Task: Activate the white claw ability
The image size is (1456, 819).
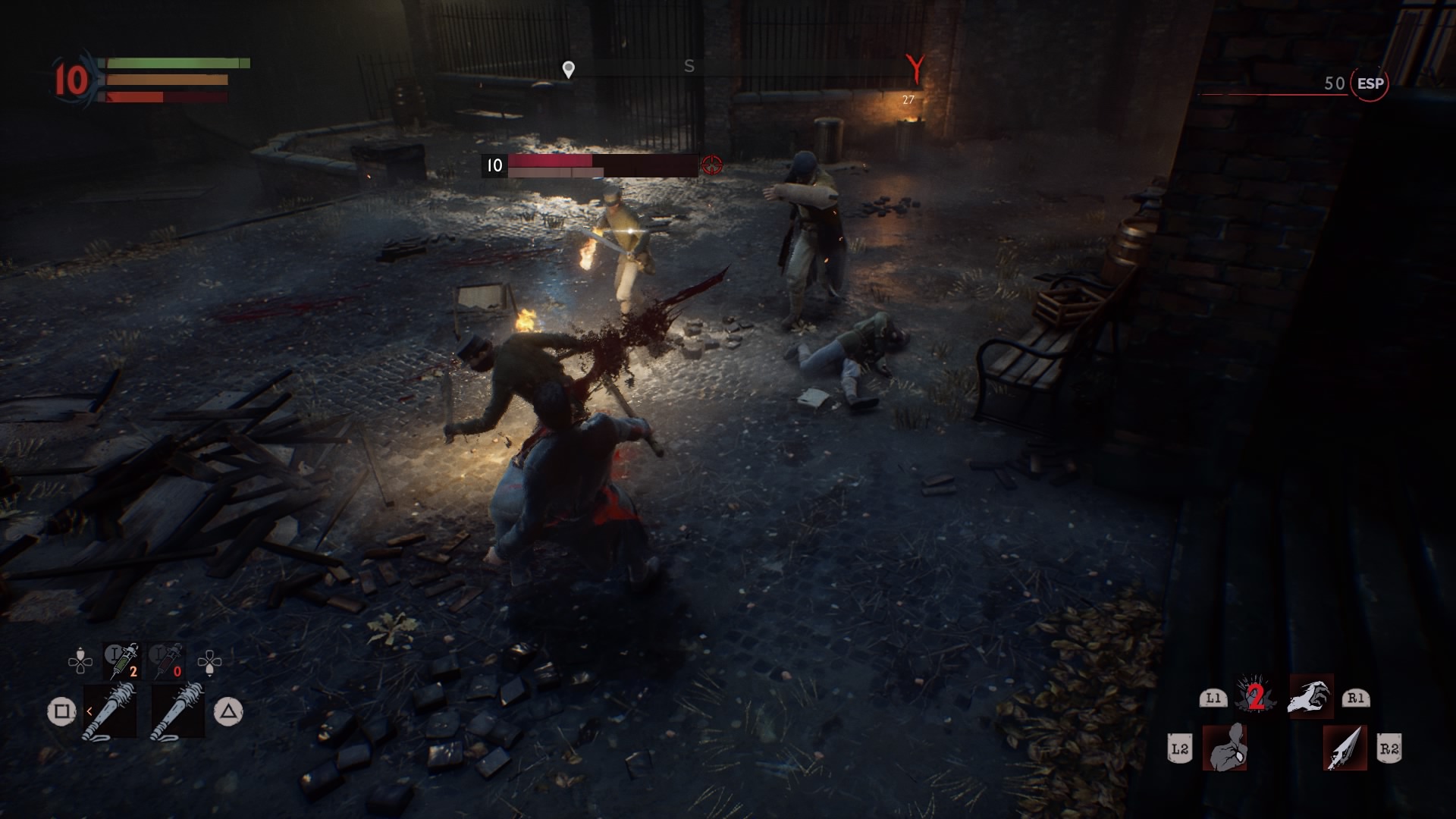Action: click(1310, 696)
